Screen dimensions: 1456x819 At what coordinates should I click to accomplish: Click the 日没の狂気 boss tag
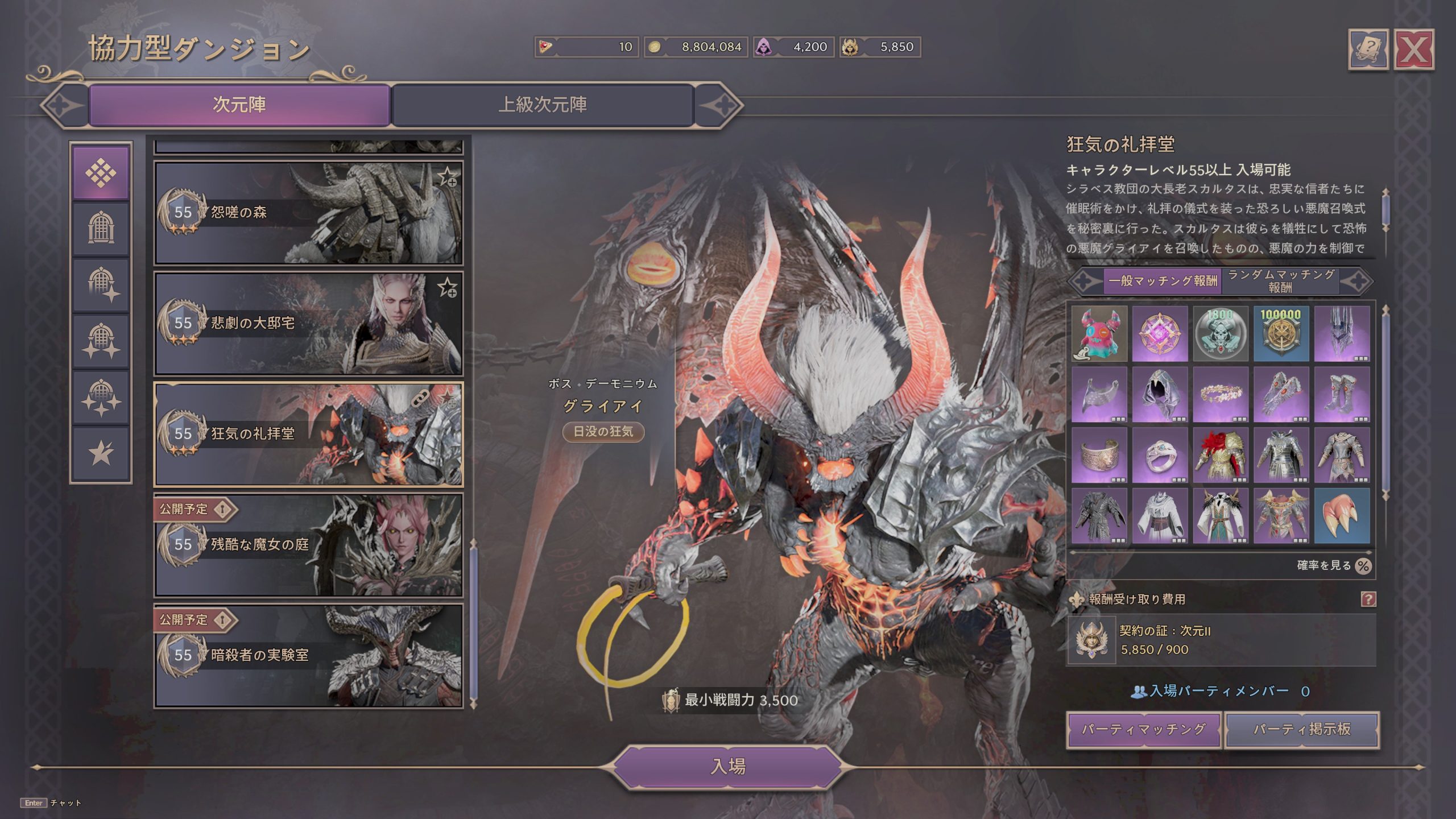point(603,432)
